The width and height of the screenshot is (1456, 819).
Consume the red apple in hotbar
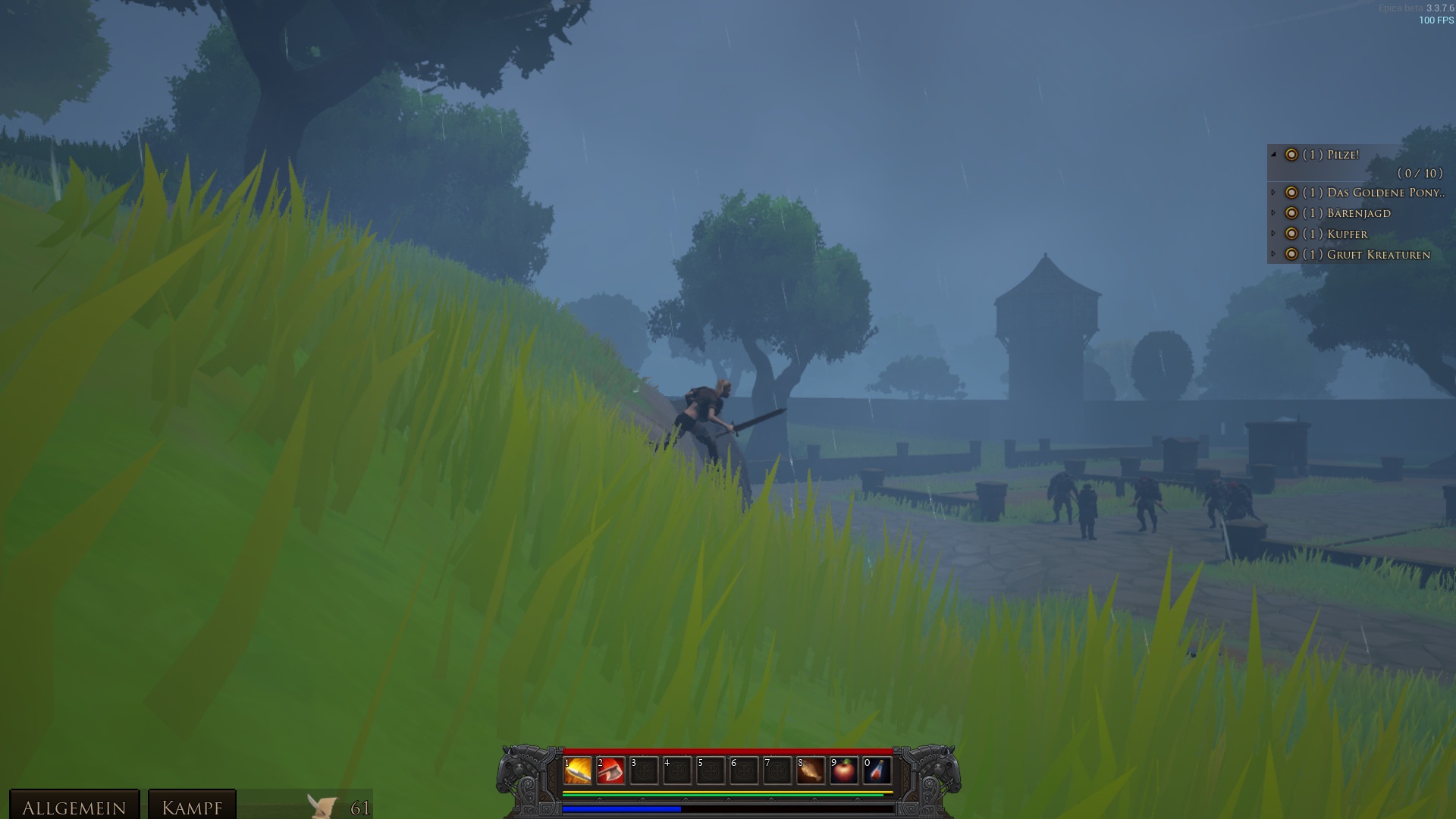(843, 771)
